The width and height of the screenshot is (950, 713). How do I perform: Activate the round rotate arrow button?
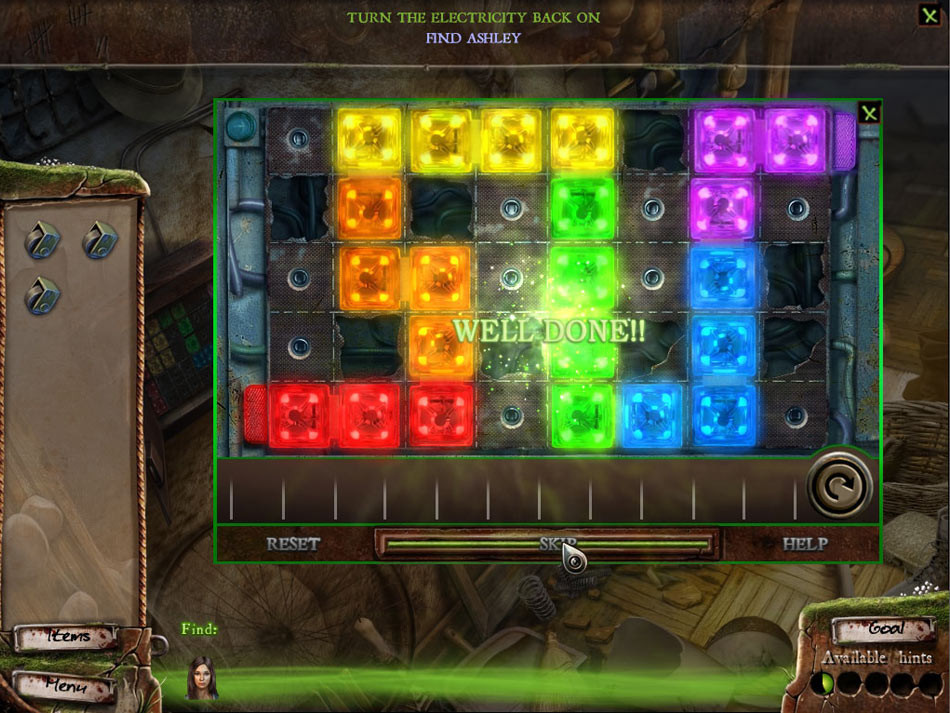tap(840, 486)
